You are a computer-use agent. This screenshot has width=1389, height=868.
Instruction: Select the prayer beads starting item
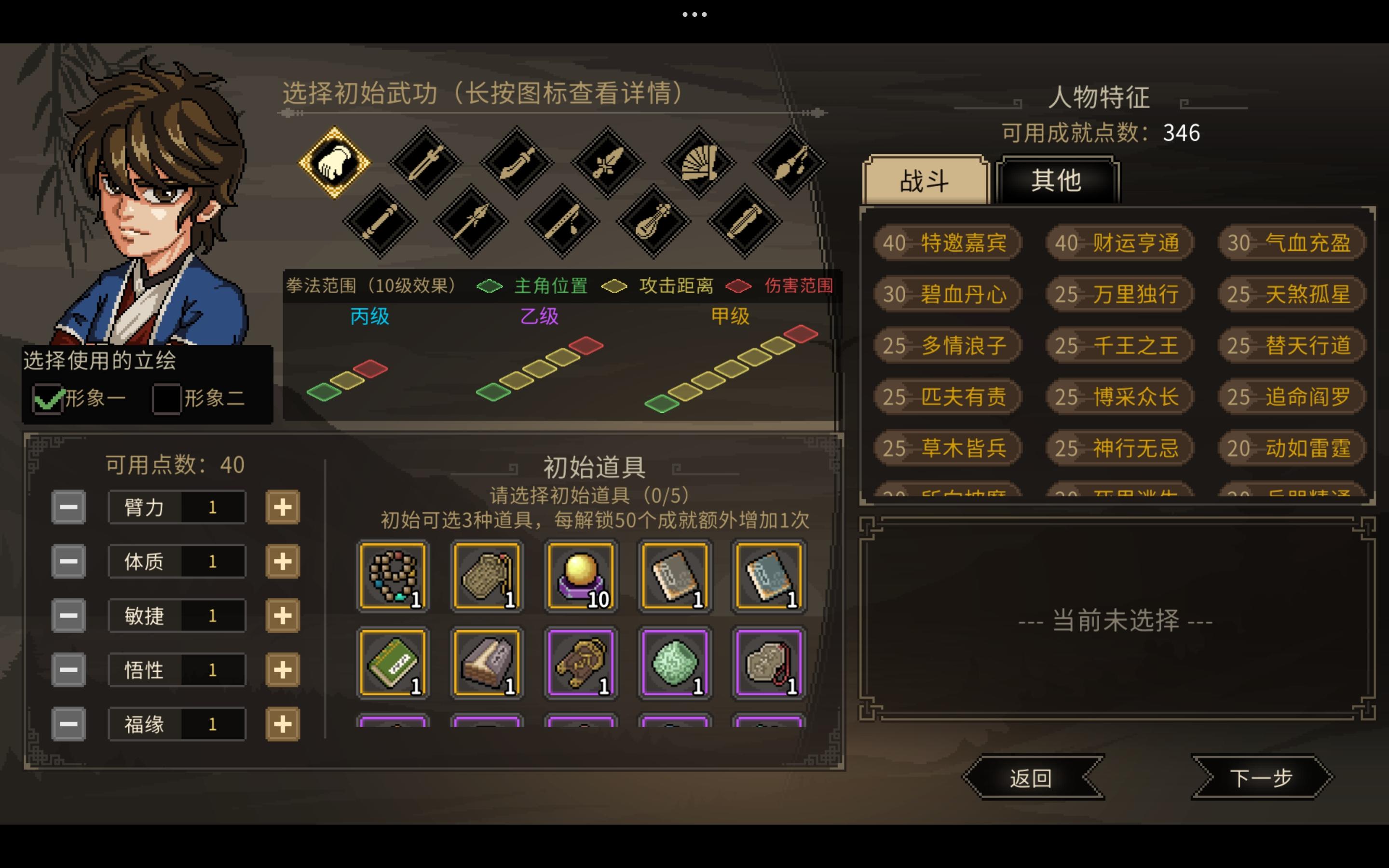(x=393, y=576)
